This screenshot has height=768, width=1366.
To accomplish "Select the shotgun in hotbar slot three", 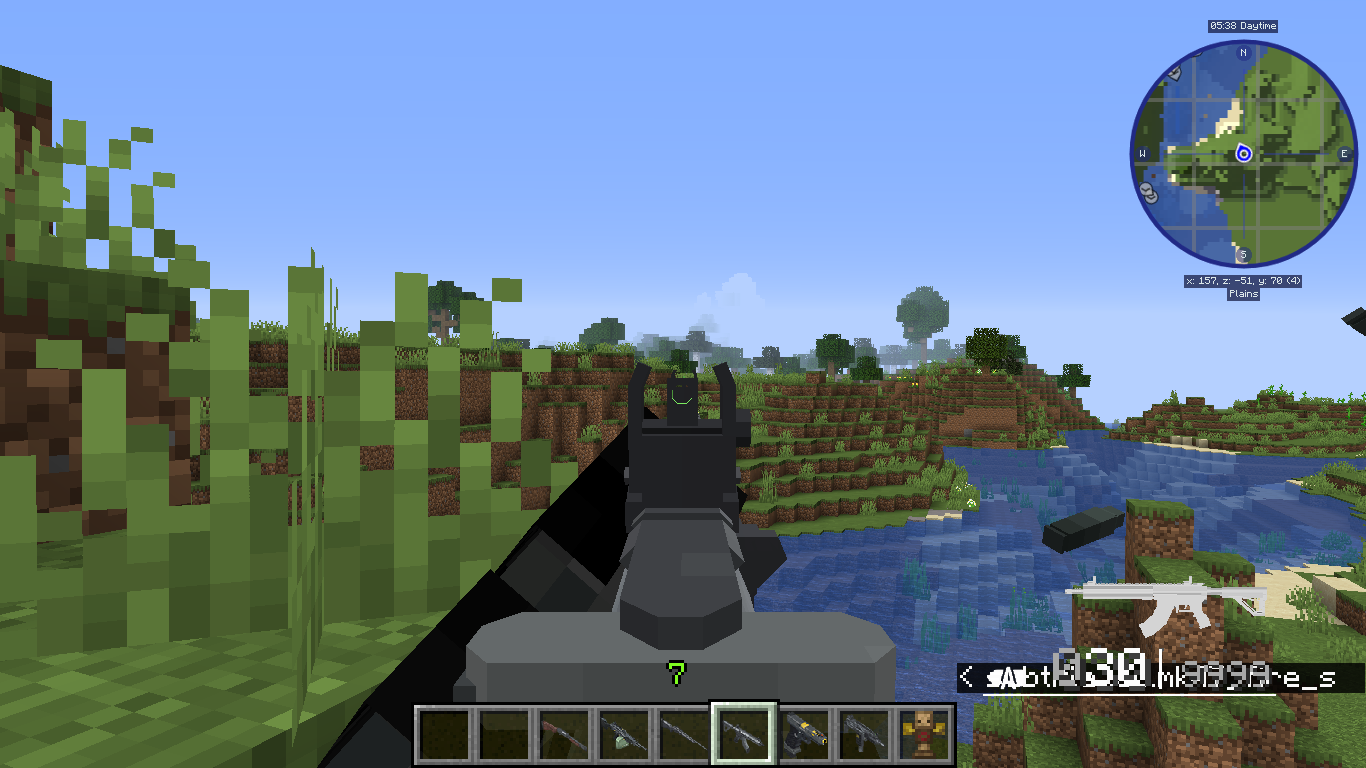I will click(562, 733).
